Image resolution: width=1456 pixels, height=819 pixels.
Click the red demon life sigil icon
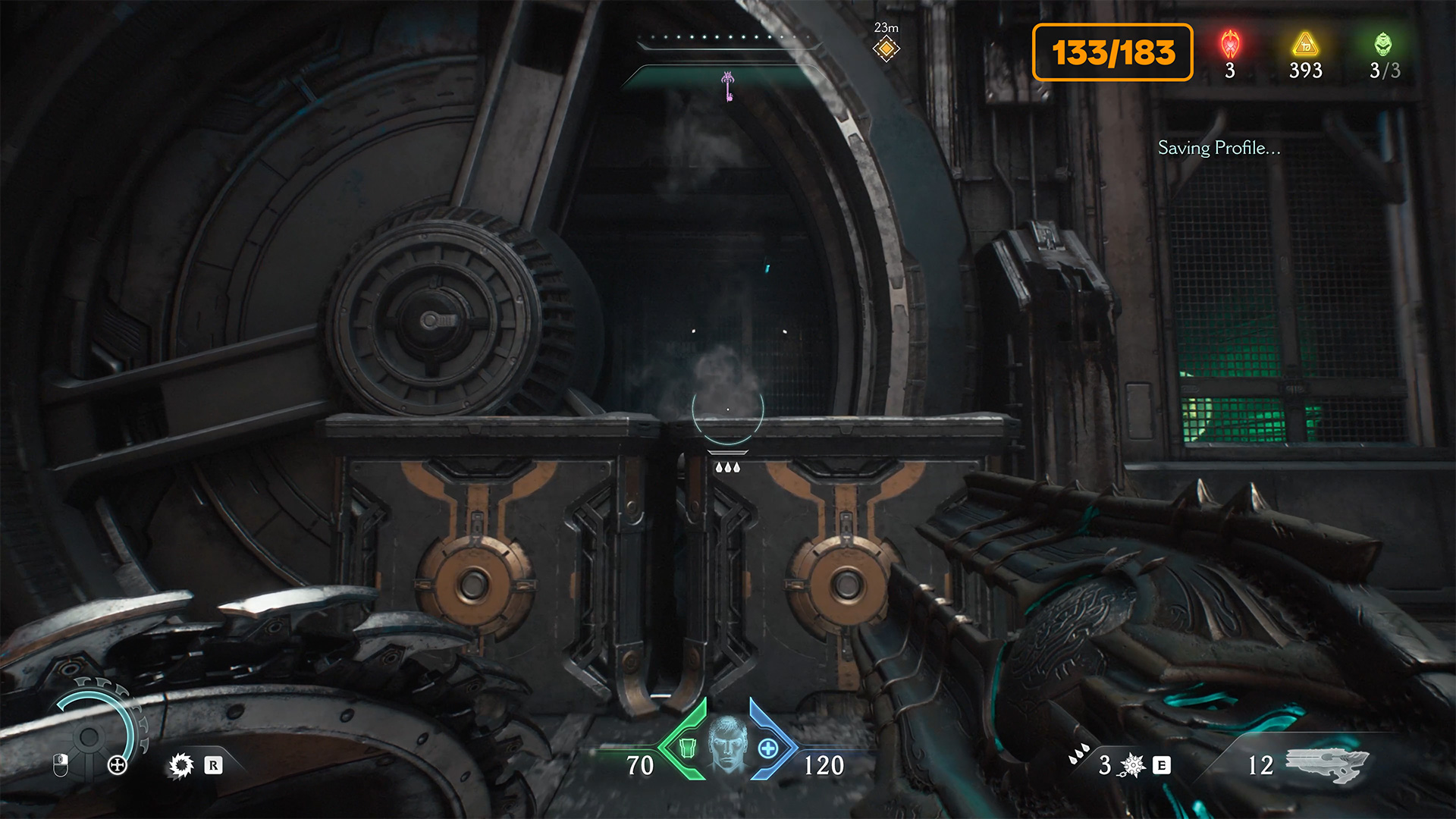click(1230, 44)
